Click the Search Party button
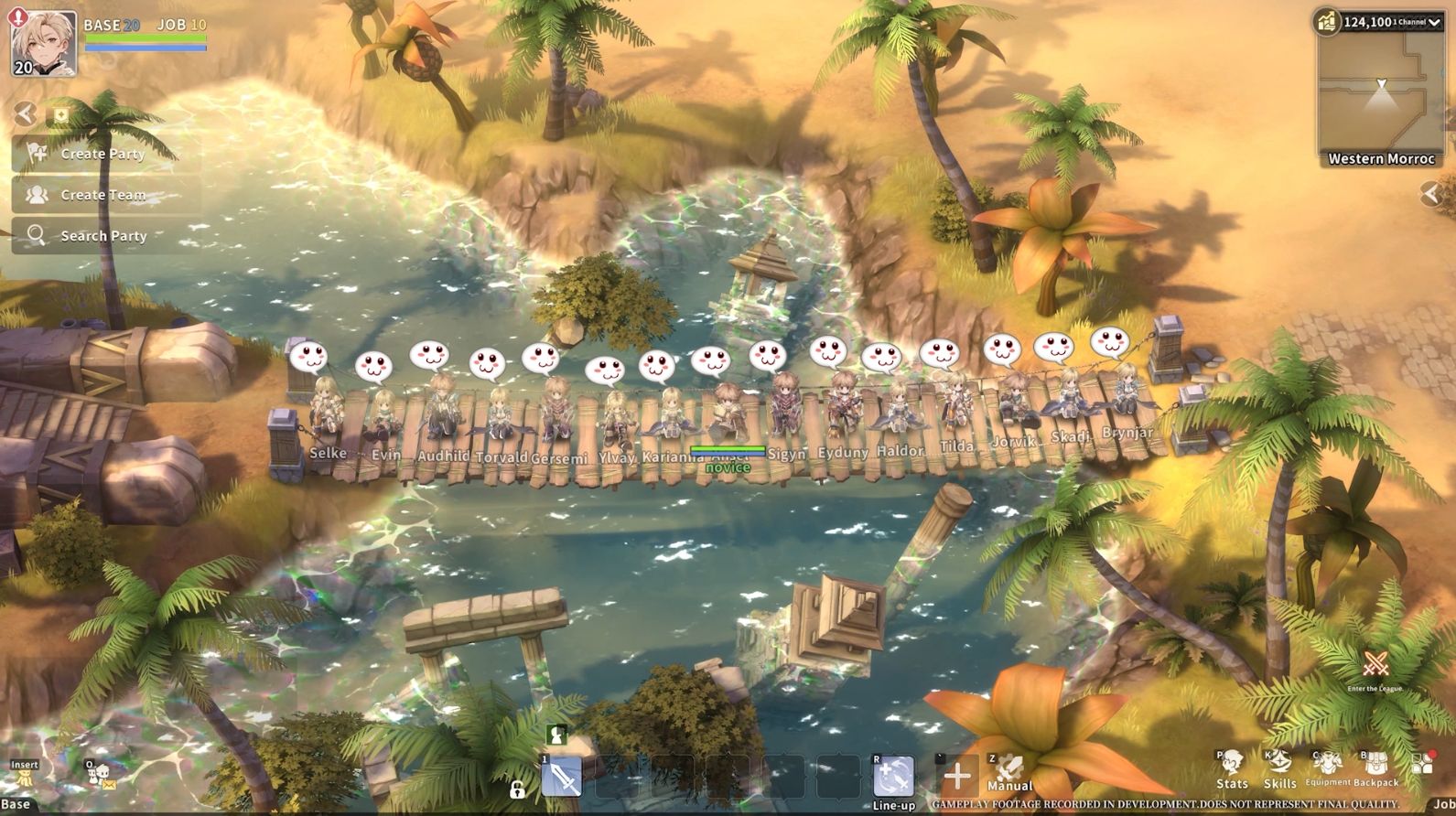Screen dimensions: 1456x816 coord(101,235)
